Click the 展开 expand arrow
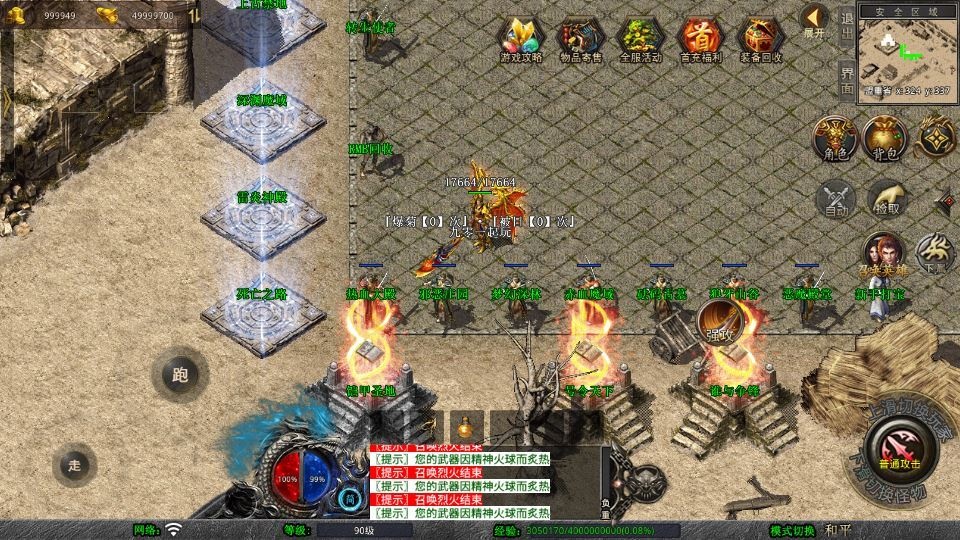 (x=815, y=21)
